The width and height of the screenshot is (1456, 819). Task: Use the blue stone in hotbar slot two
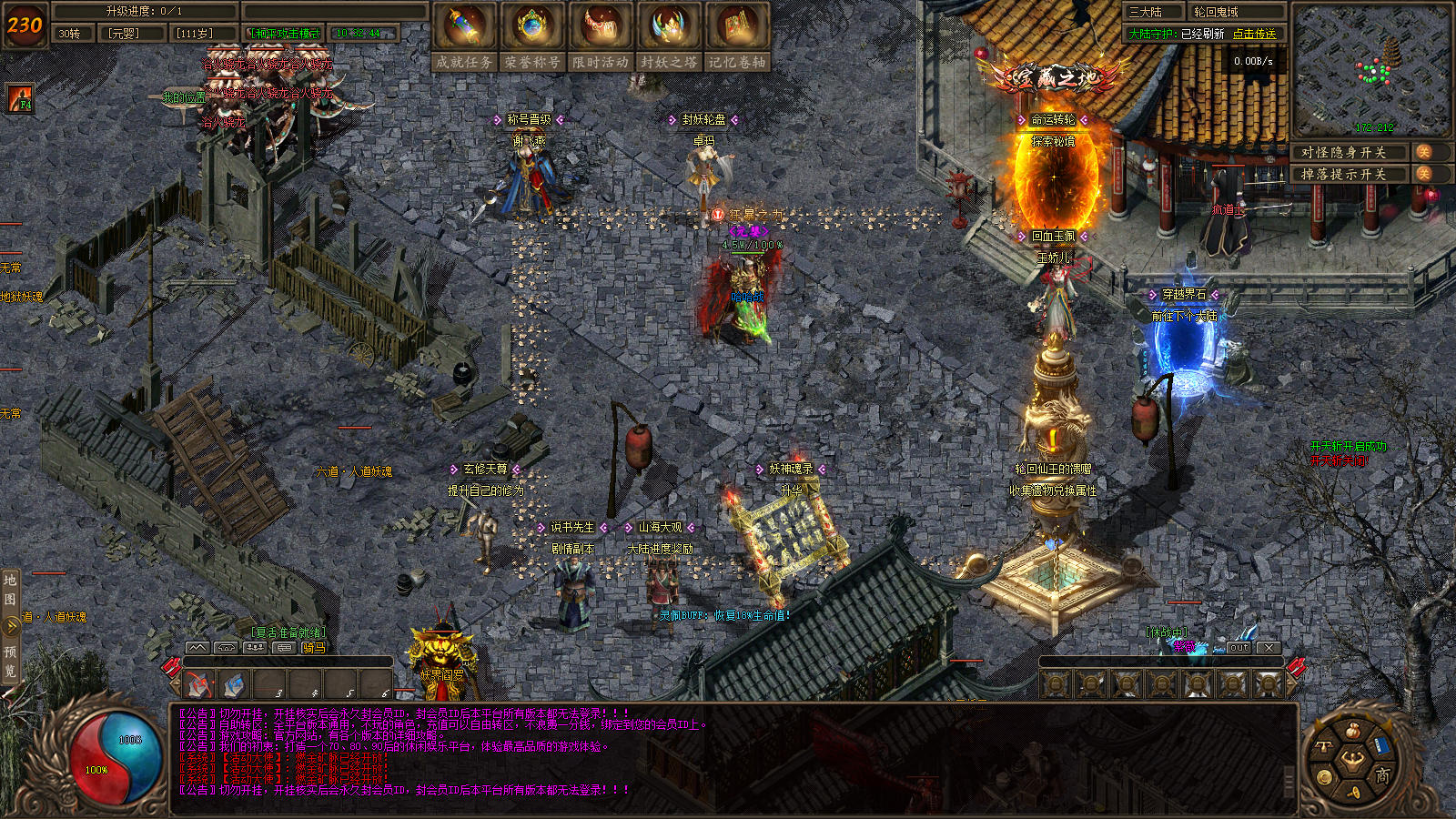coord(235,683)
